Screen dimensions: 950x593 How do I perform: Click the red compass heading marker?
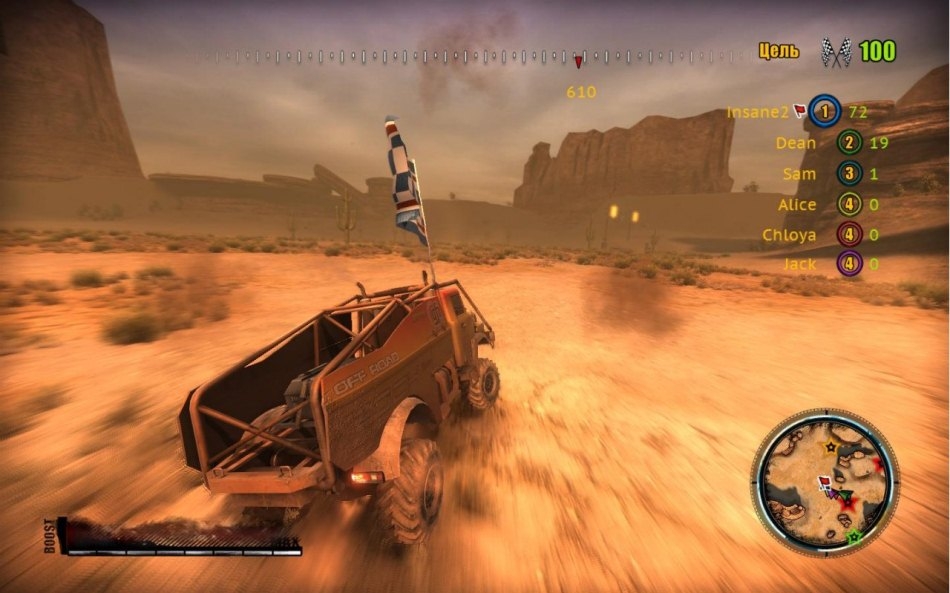point(578,62)
